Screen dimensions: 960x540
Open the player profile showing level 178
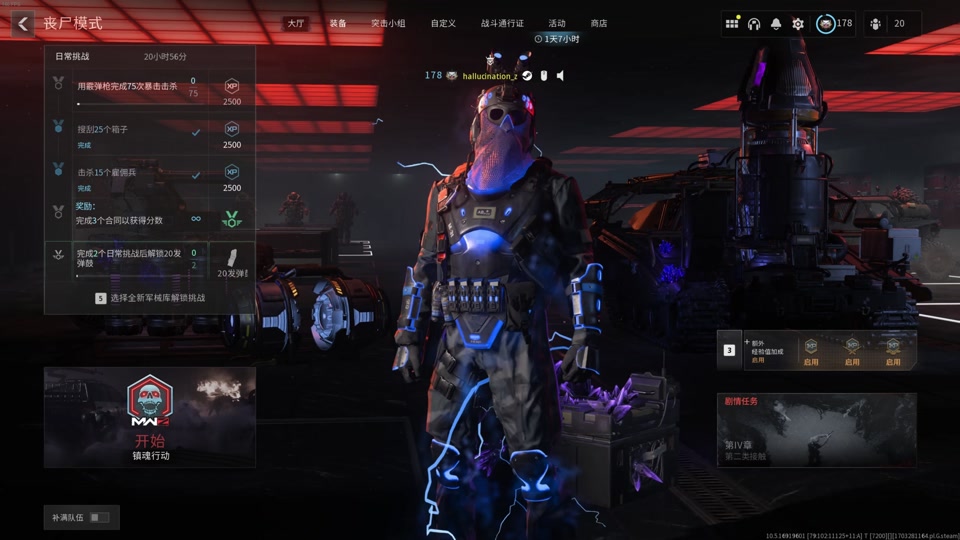coord(834,24)
